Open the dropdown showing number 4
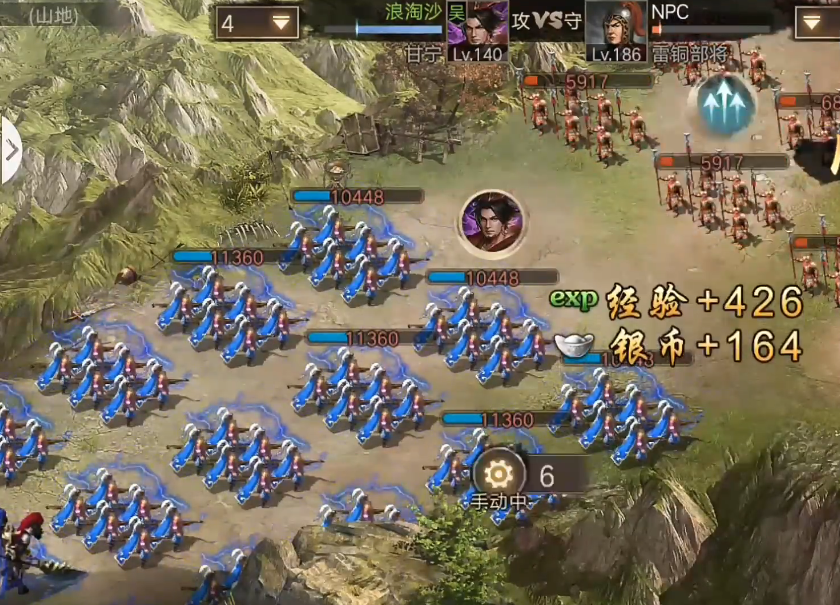Viewport: 840px width, 605px height. tap(257, 22)
